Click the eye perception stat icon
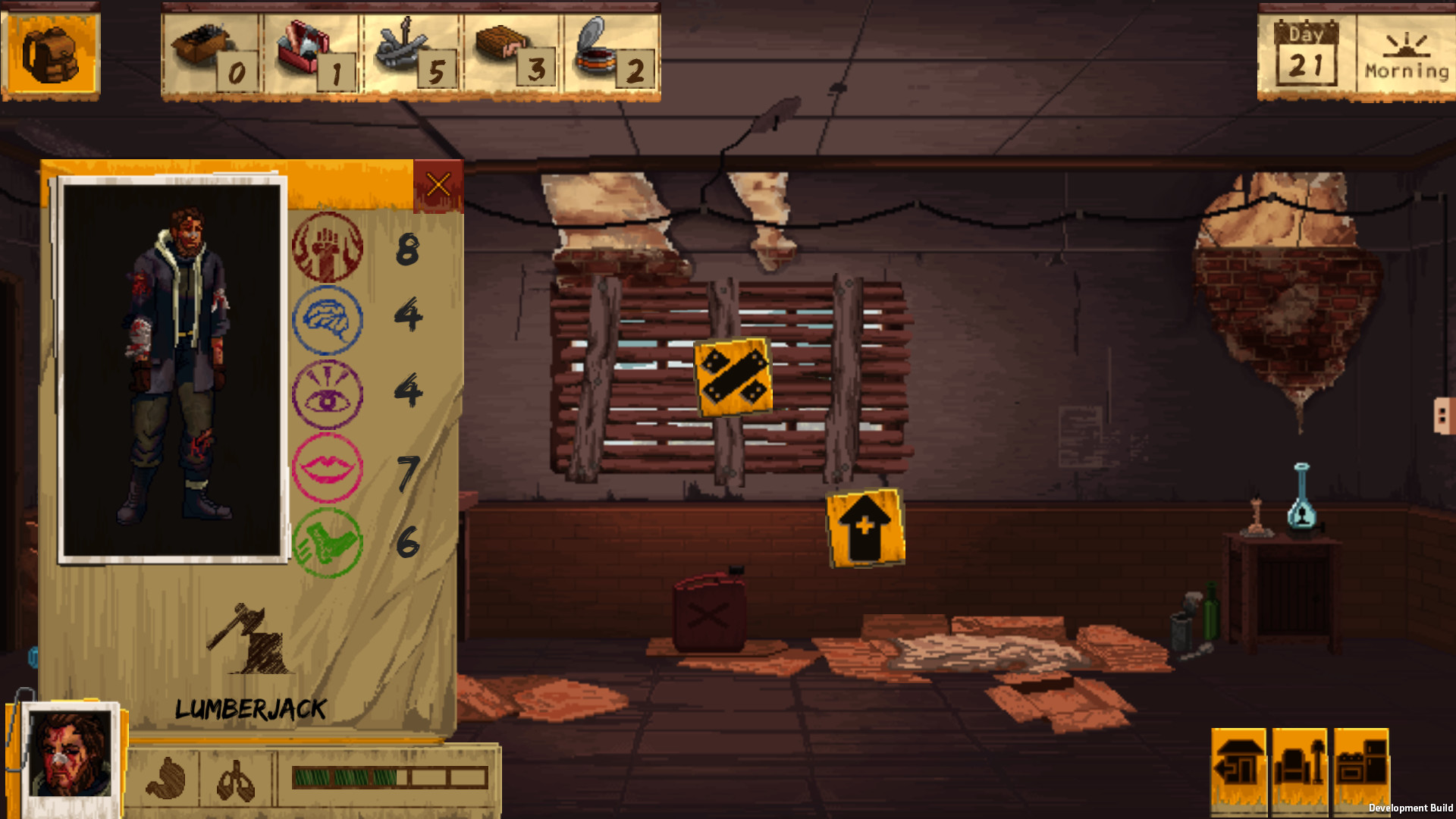 328,393
